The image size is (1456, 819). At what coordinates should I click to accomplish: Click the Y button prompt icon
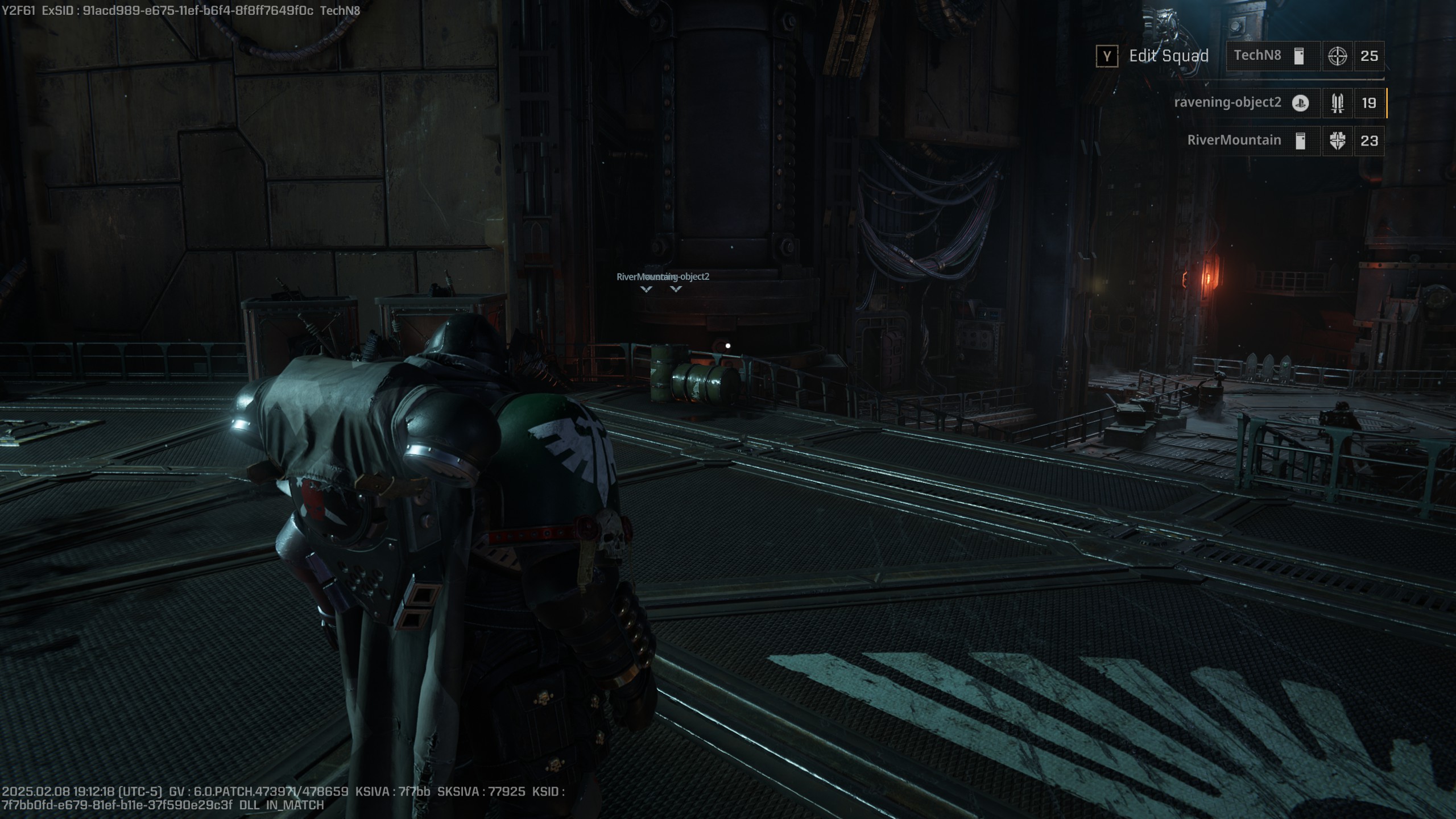pos(1107,56)
